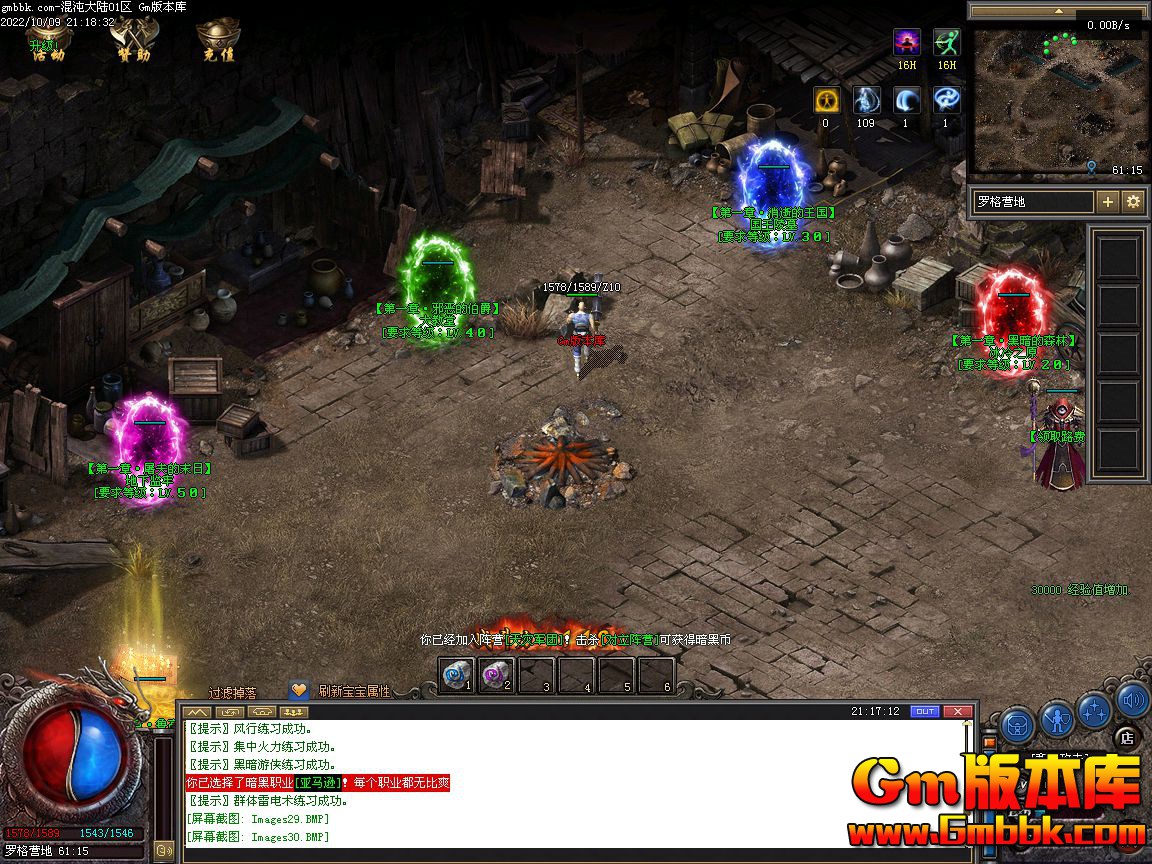
Task: Click the 过滤掉落 loot filter label
Action: (233, 692)
